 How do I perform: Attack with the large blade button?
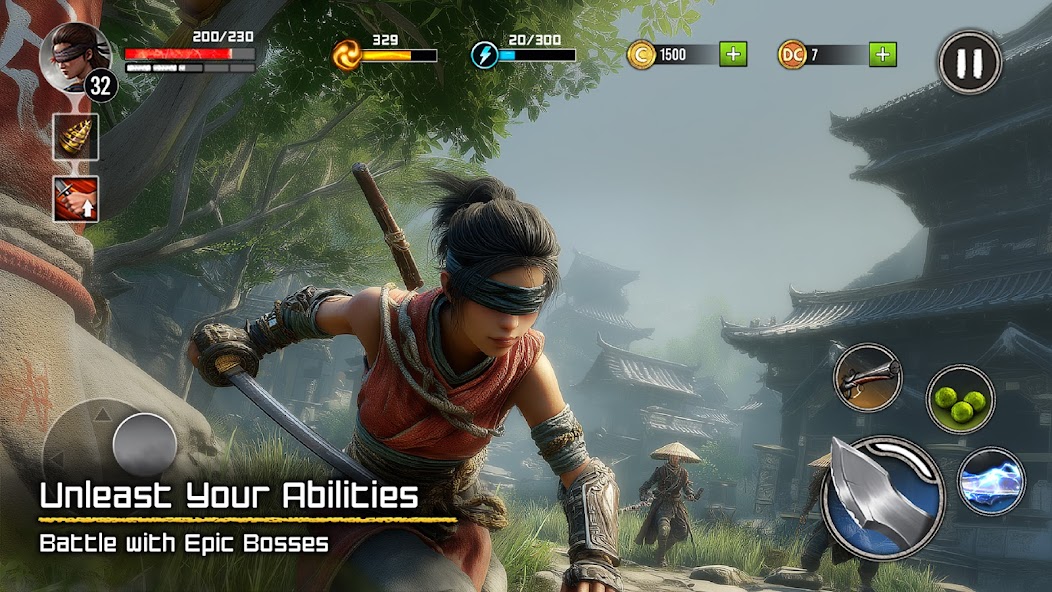click(882, 496)
